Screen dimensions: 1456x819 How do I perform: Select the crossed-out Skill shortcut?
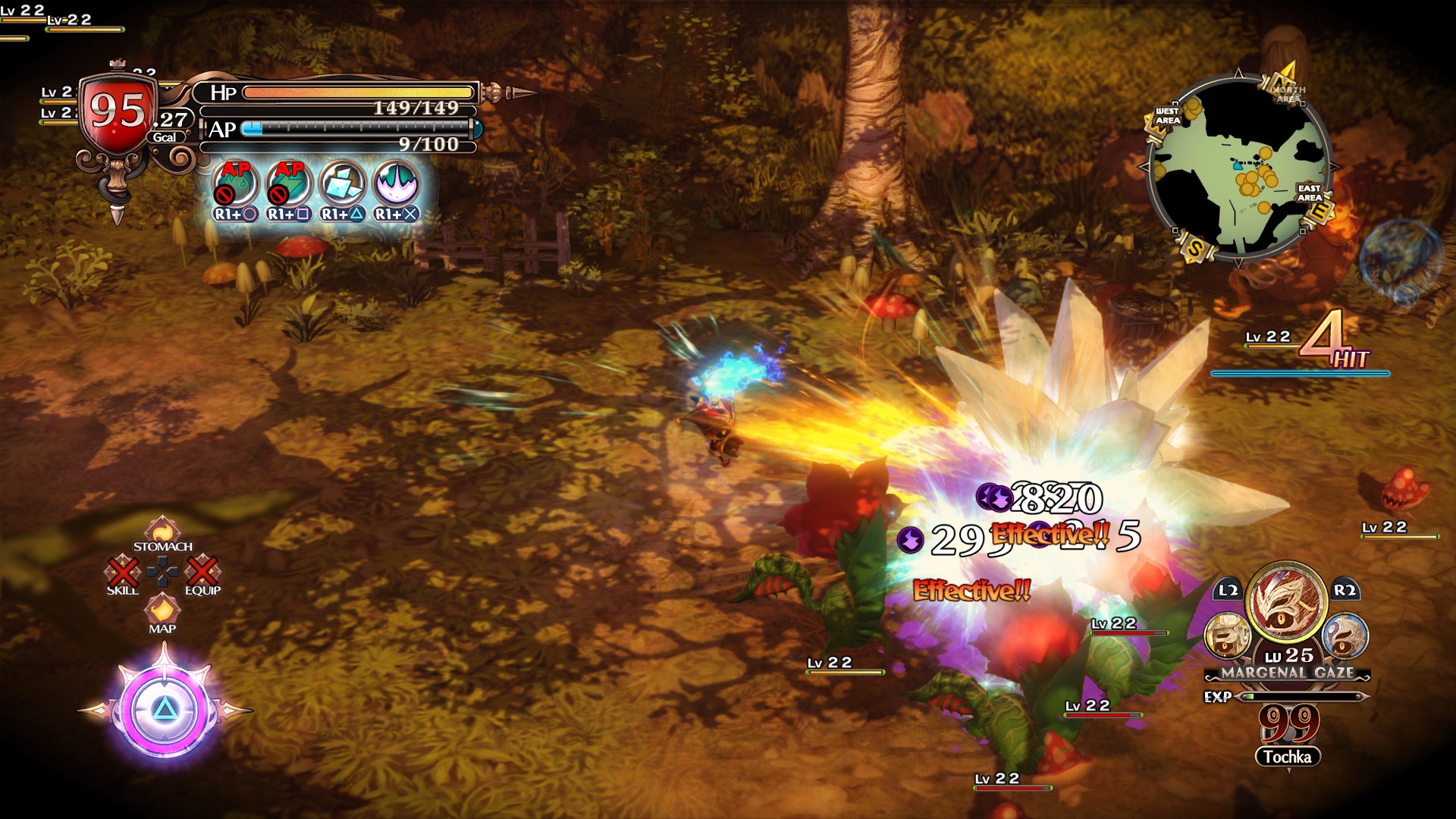coord(123,571)
